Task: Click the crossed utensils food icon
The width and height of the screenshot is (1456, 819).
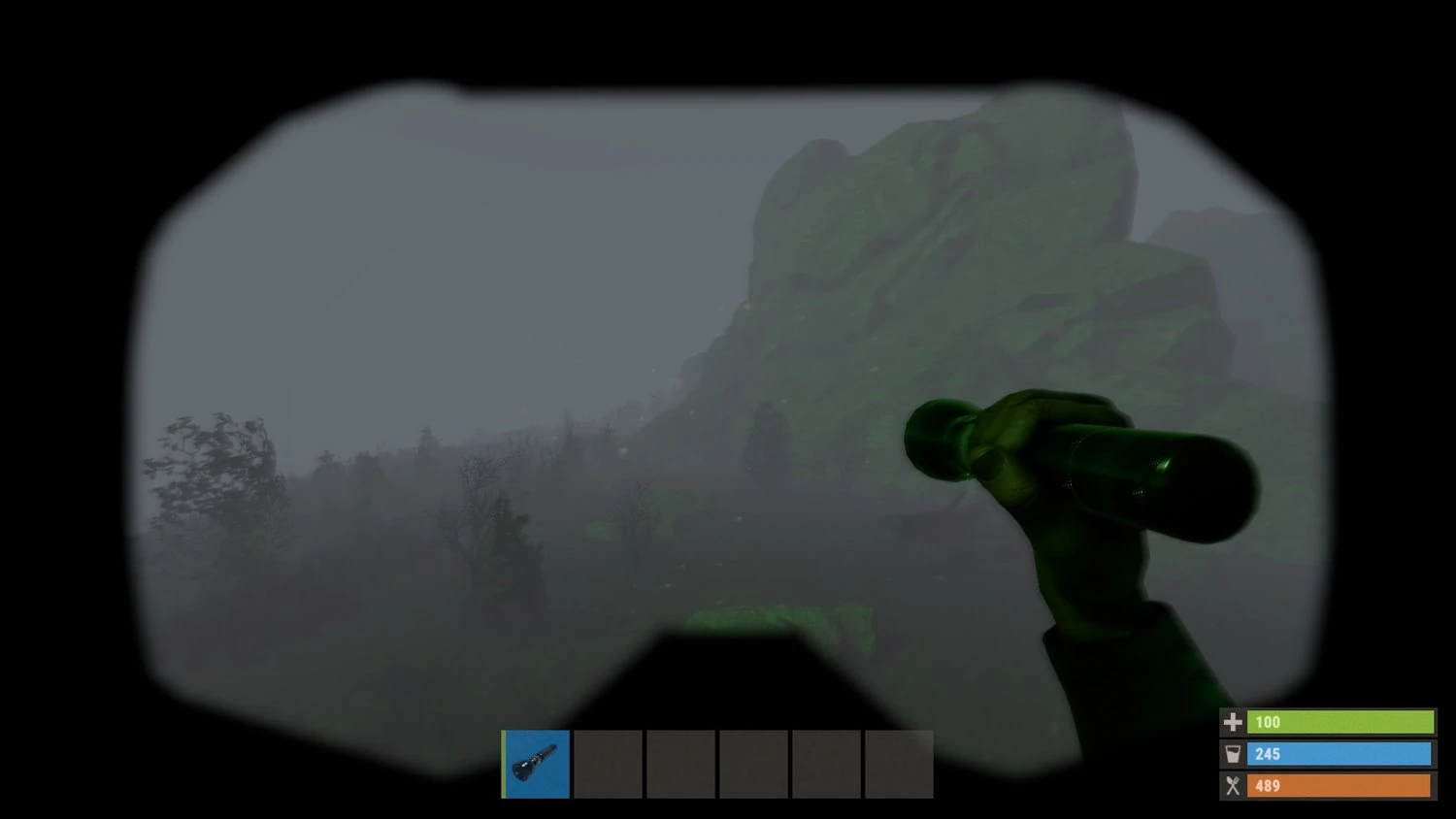Action: 1232,786
